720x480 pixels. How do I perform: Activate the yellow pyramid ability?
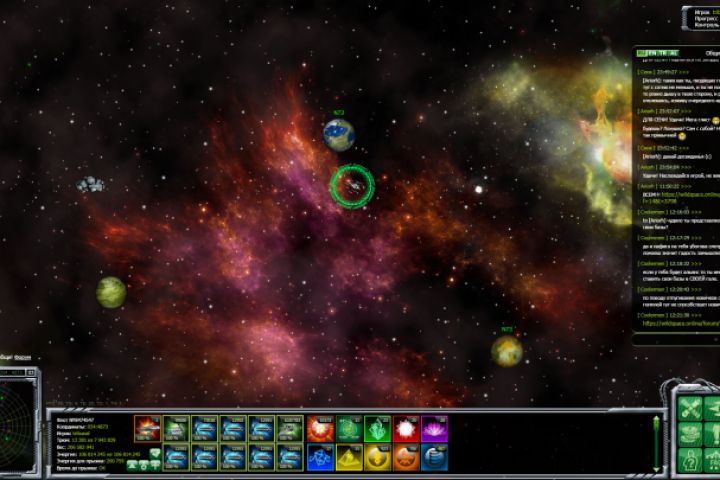(x=349, y=457)
